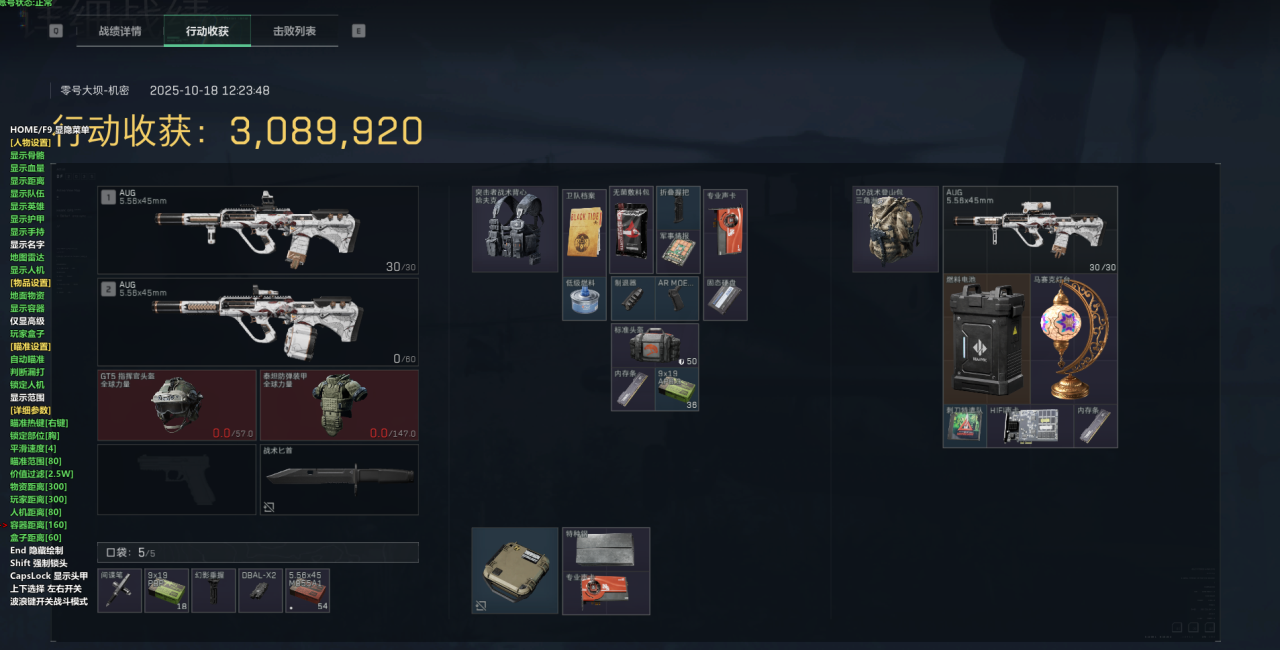Click the tan secure container case
Screen dimensions: 1280x650
(x=515, y=570)
